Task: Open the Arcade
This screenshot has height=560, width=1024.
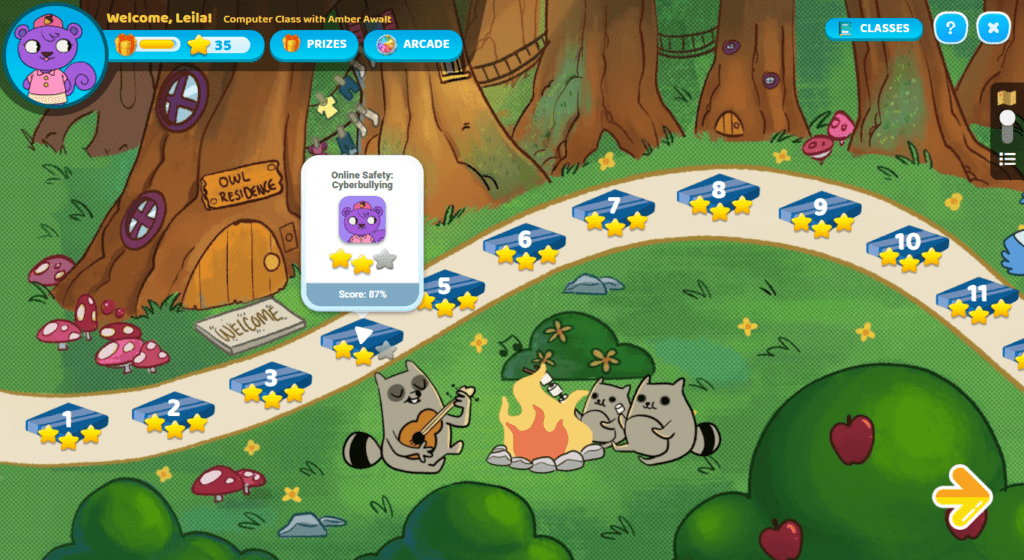Action: [413, 44]
